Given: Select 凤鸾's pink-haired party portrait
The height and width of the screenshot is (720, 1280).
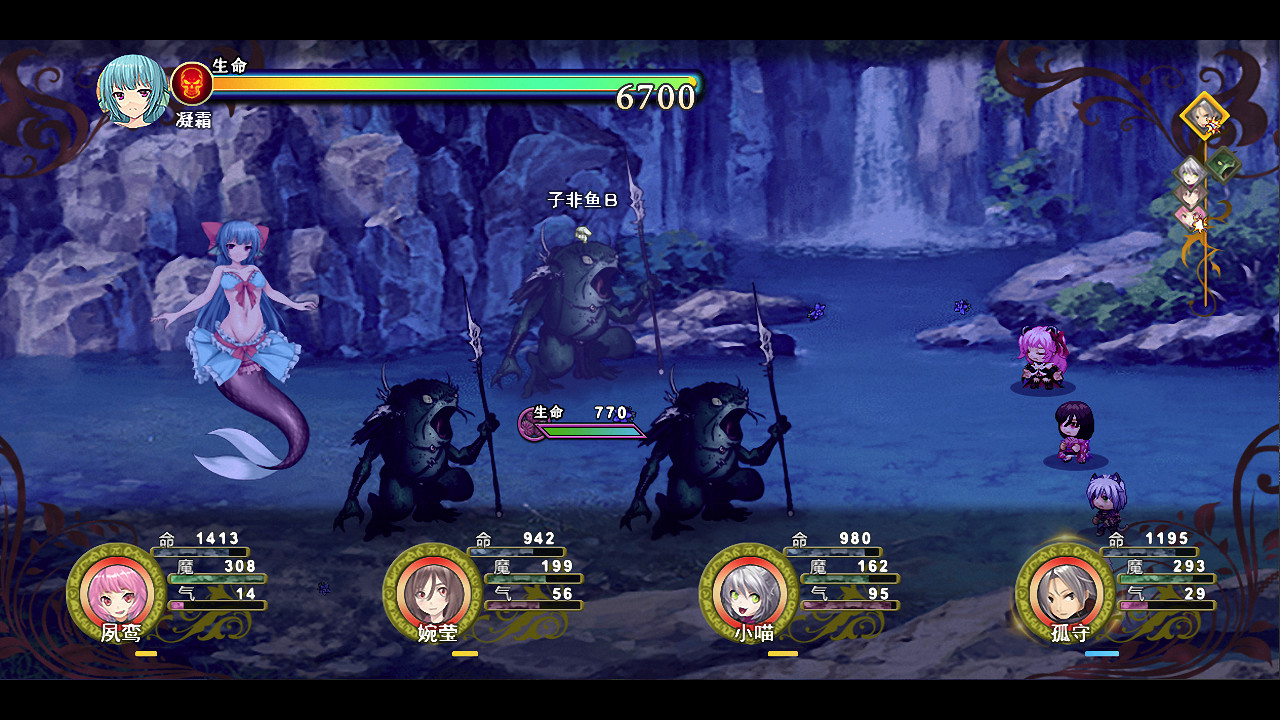Looking at the screenshot, I should (116, 593).
